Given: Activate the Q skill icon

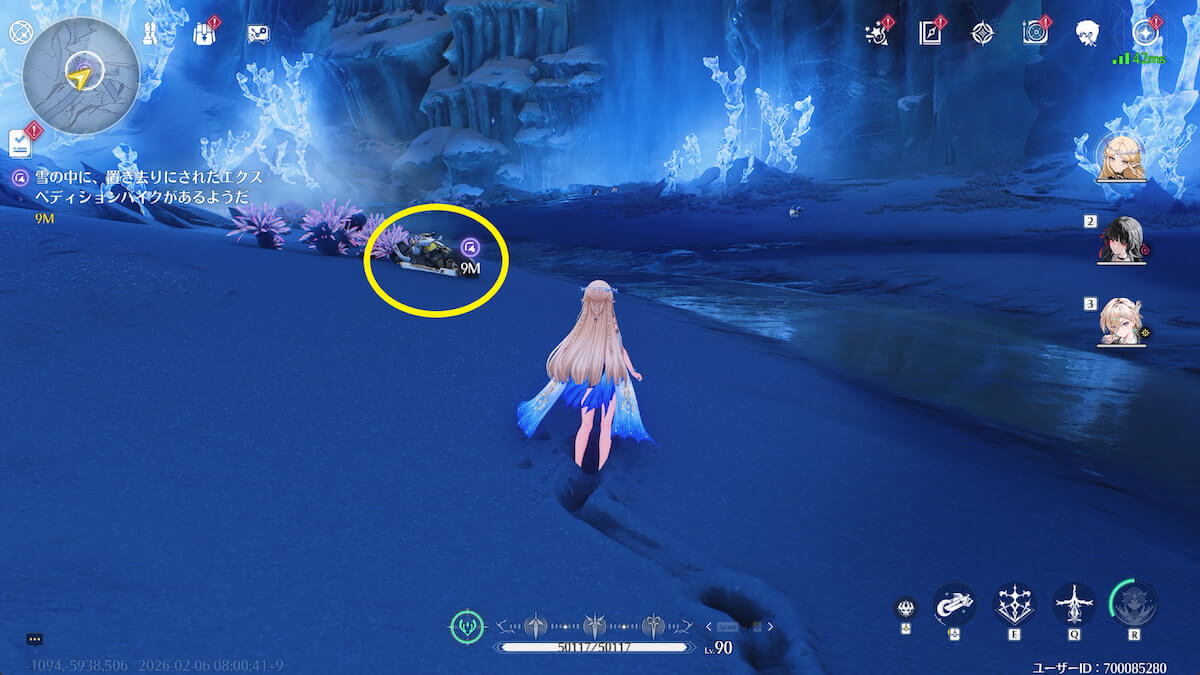Looking at the screenshot, I should pos(1074,604).
